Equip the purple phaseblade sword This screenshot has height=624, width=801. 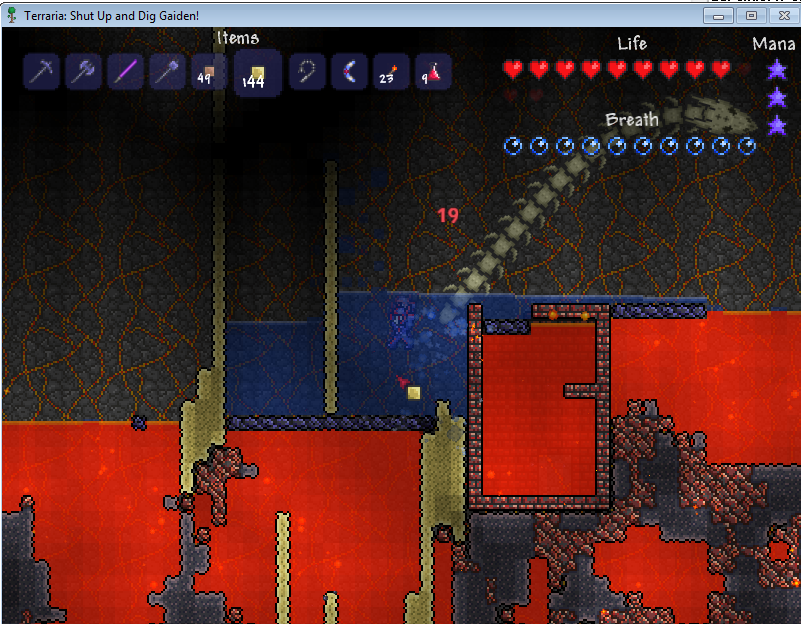(x=126, y=72)
